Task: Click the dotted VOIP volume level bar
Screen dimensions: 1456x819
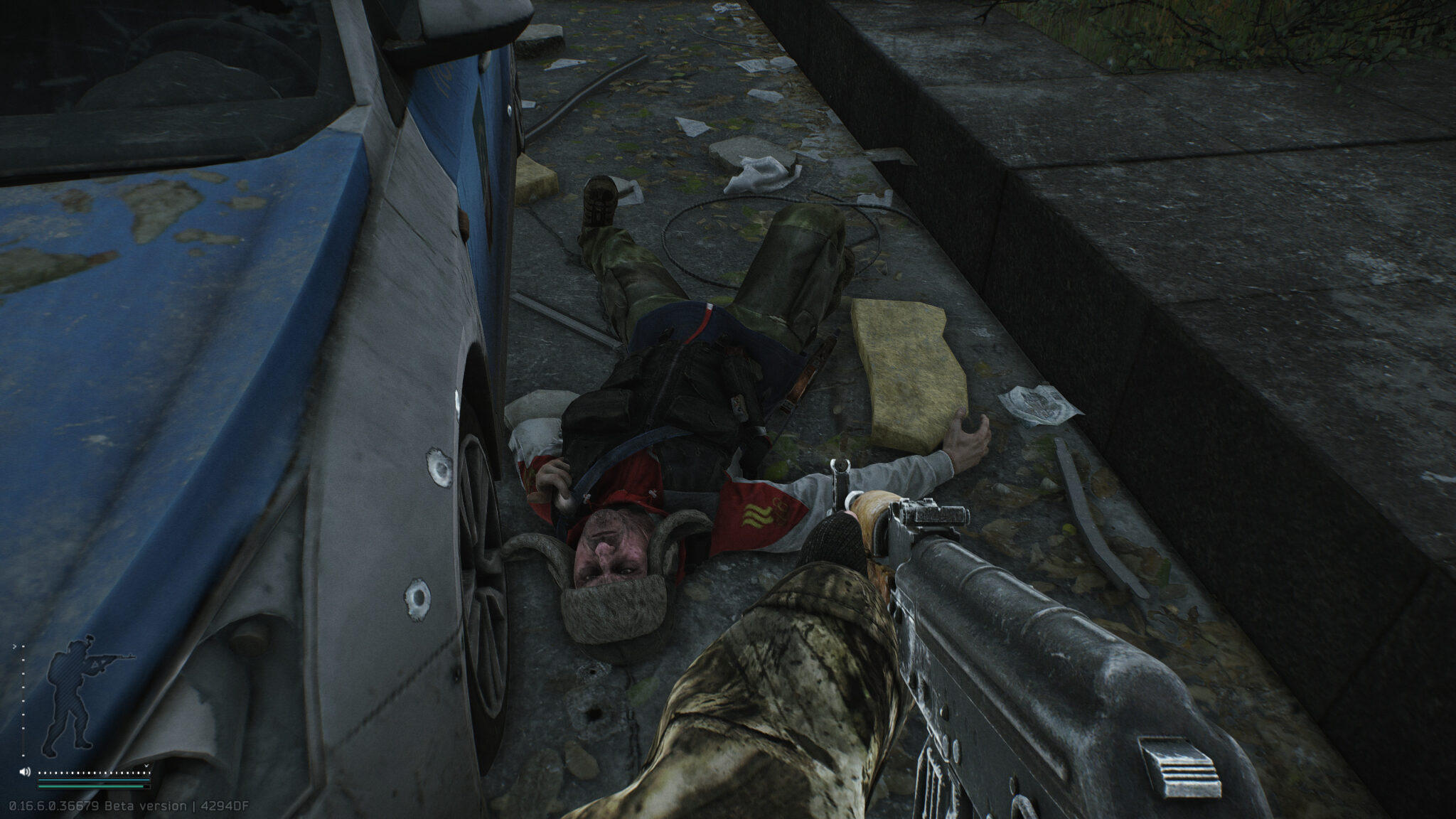Action: pos(92,772)
